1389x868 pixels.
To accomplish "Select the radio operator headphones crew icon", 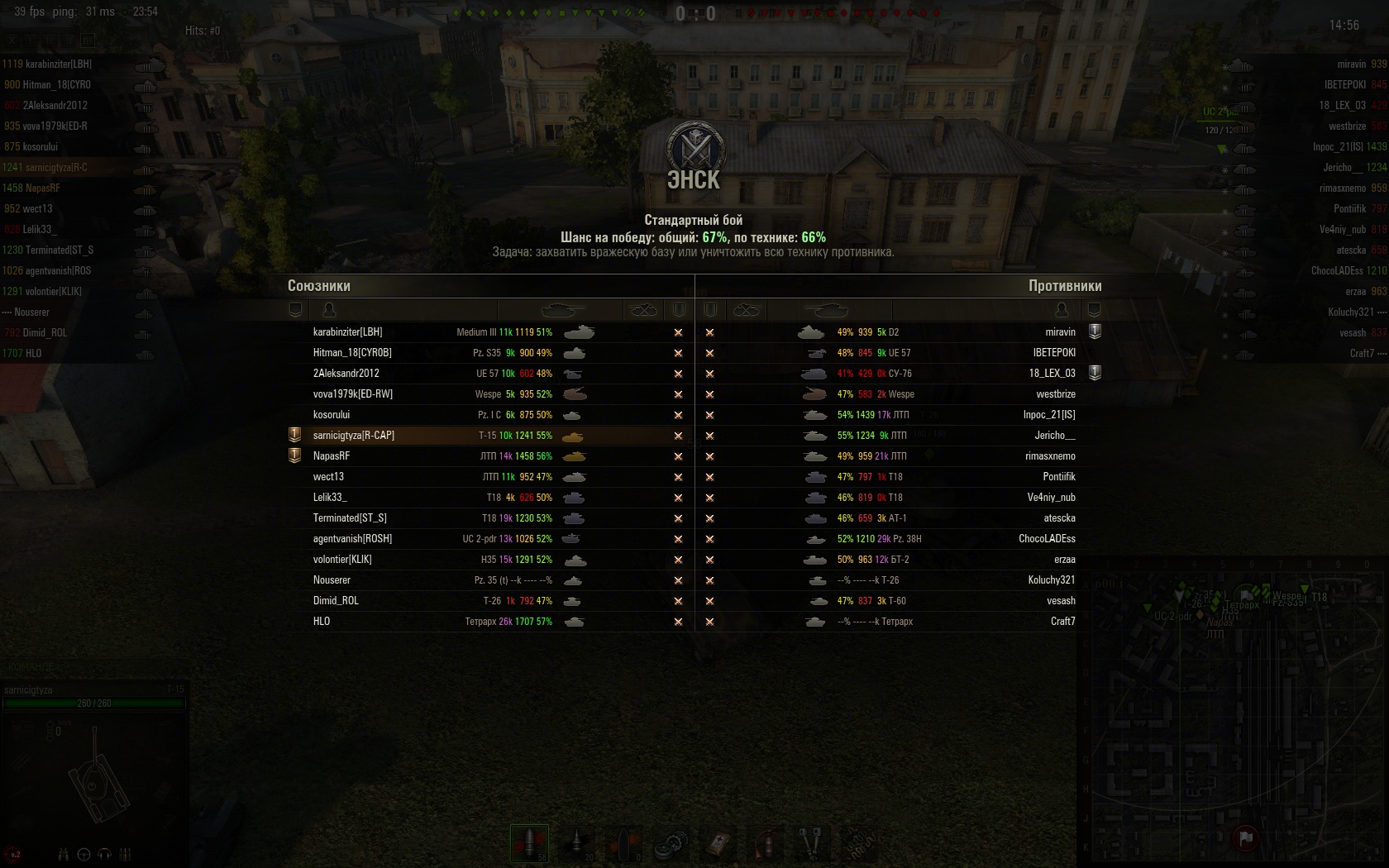I will pyautogui.click(x=105, y=854).
